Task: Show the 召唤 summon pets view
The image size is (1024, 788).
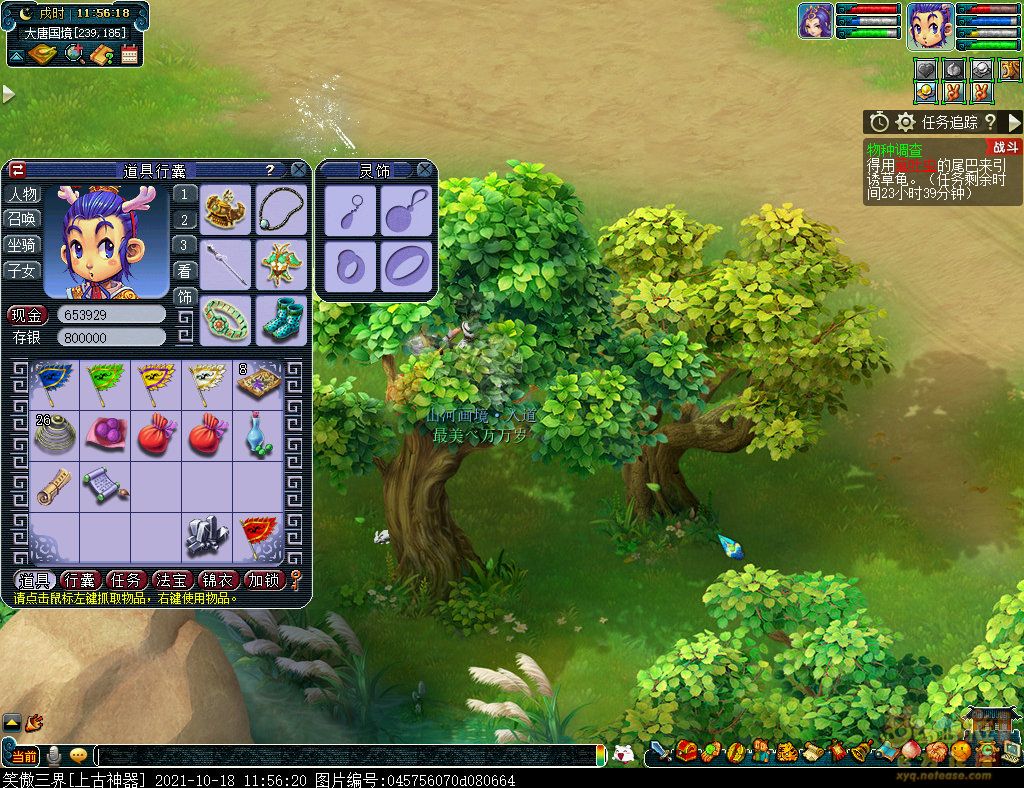Action: click(x=22, y=219)
